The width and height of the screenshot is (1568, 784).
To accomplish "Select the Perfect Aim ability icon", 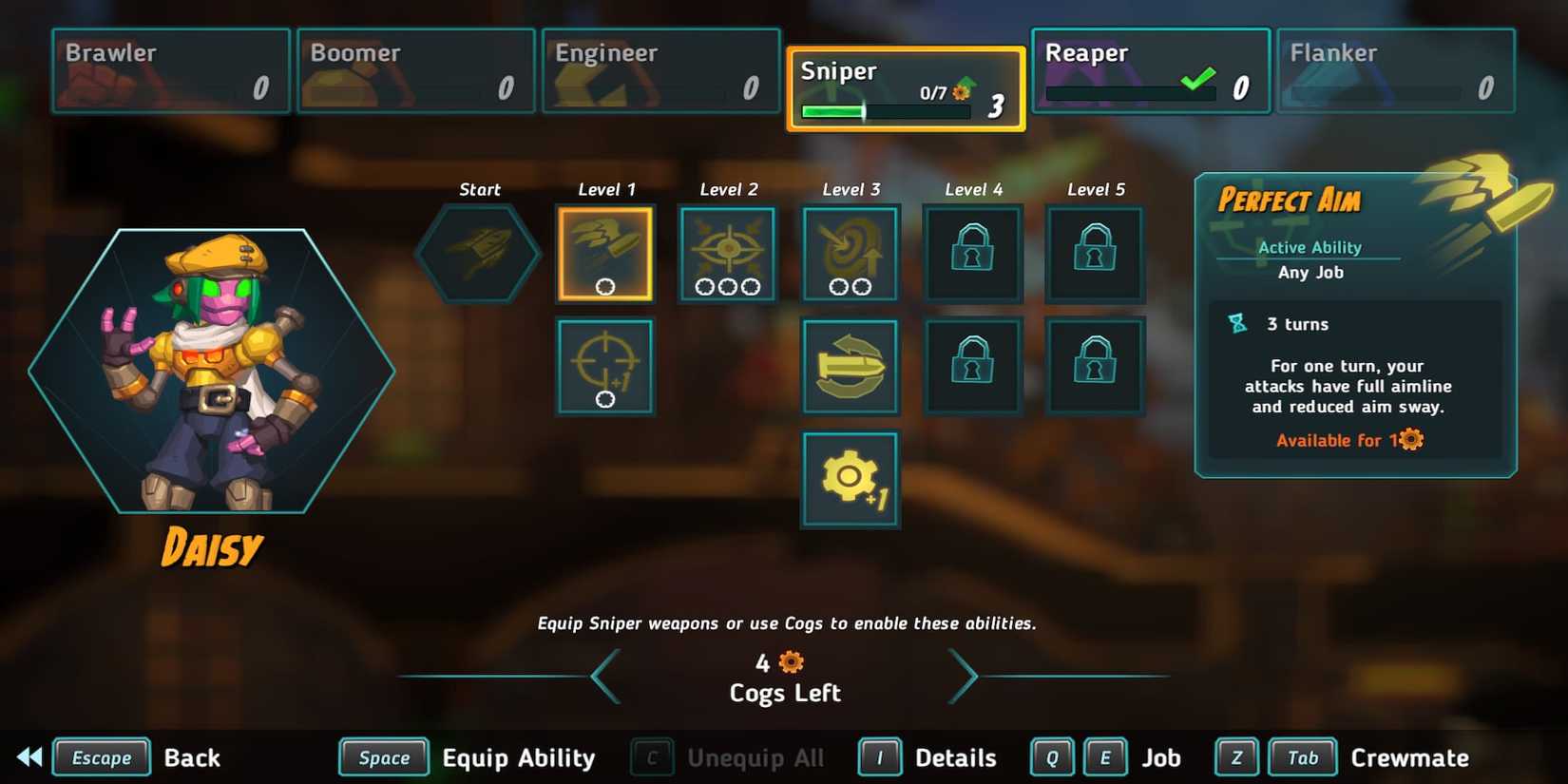I will [605, 252].
